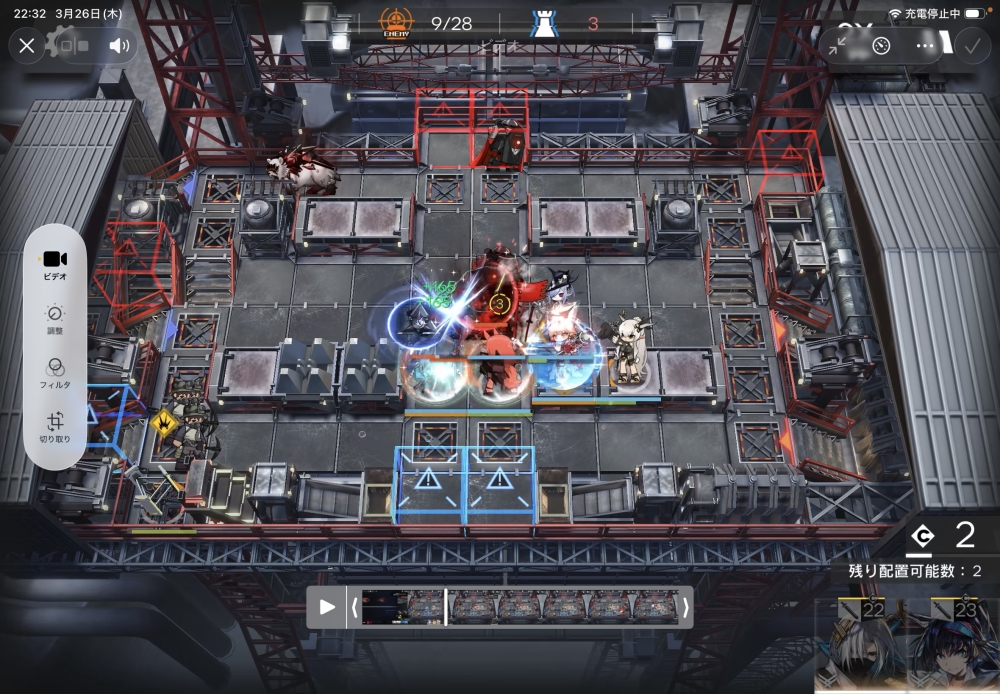This screenshot has height=694, width=1000.
Task: Play the video from the editor timeline
Action: [327, 607]
